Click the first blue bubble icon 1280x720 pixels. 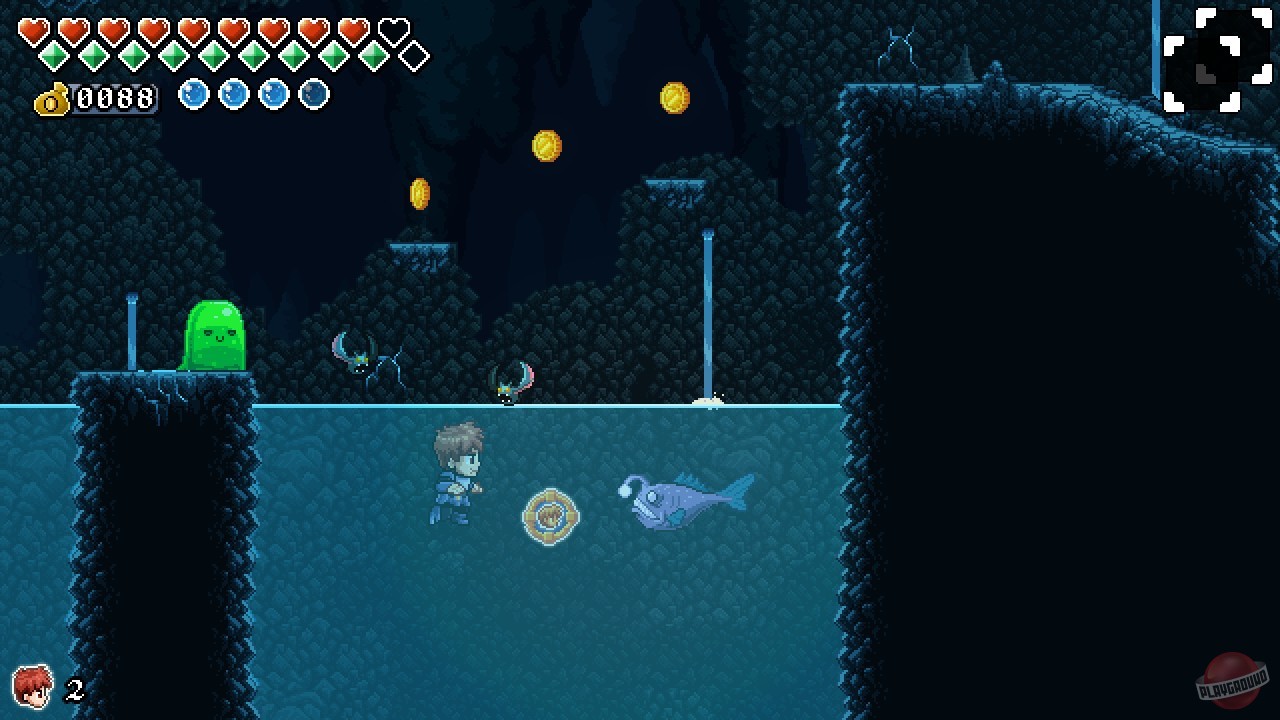(194, 96)
